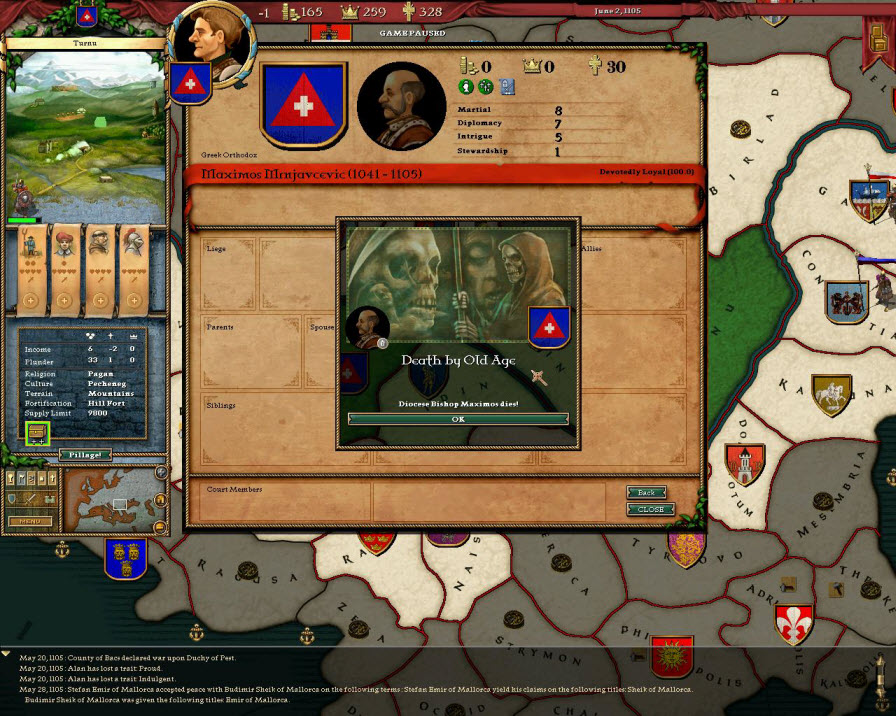
Task: Switch to the crossed swords map mode
Action: (x=31, y=498)
